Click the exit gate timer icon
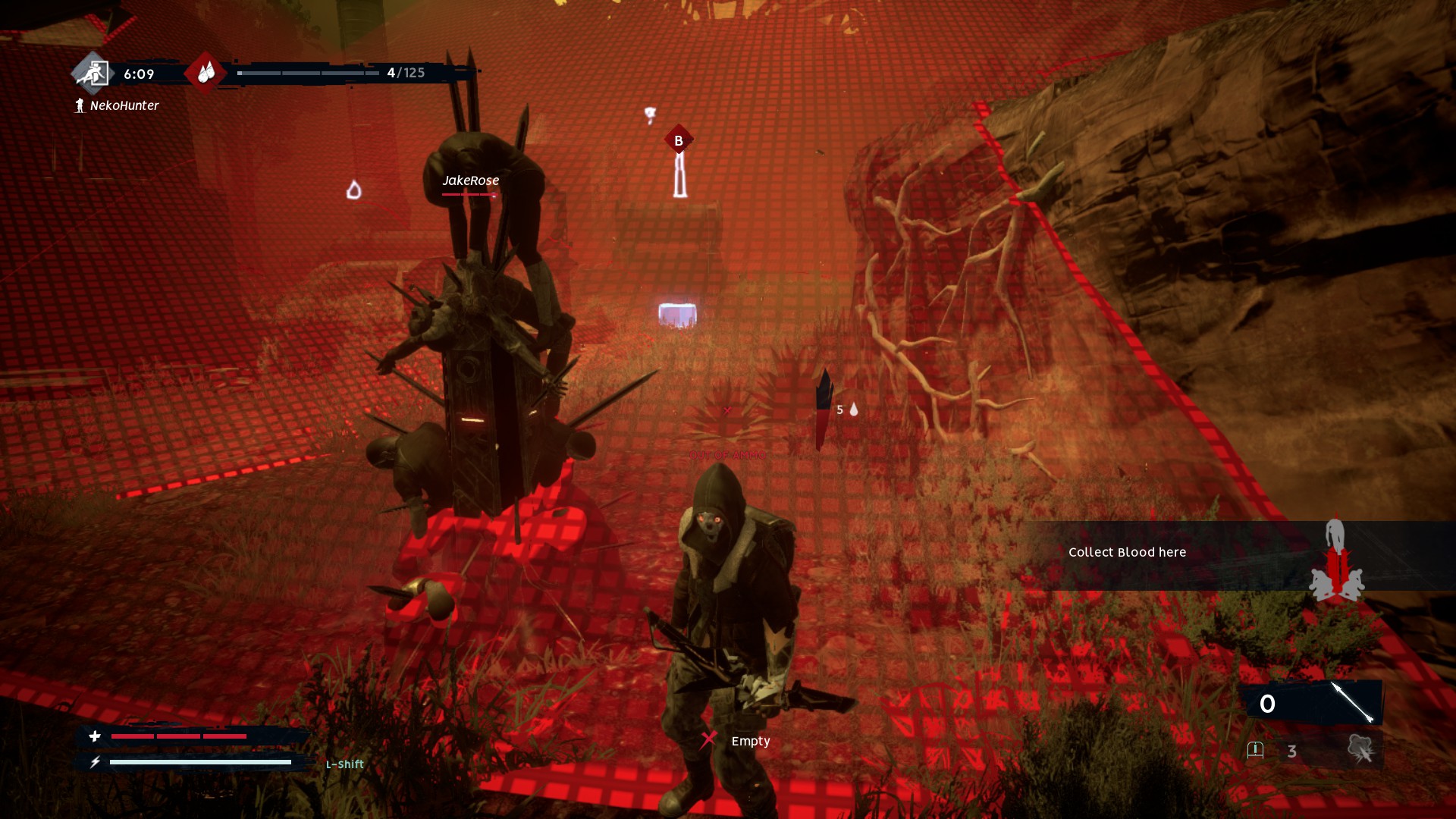Image resolution: width=1456 pixels, height=819 pixels. pyautogui.click(x=93, y=73)
